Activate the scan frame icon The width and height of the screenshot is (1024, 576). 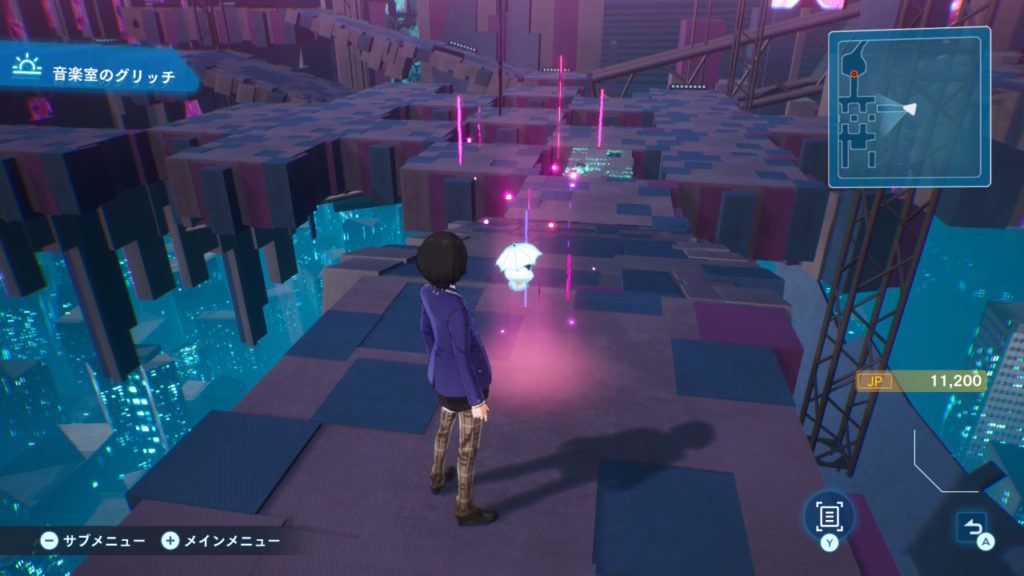(x=828, y=516)
